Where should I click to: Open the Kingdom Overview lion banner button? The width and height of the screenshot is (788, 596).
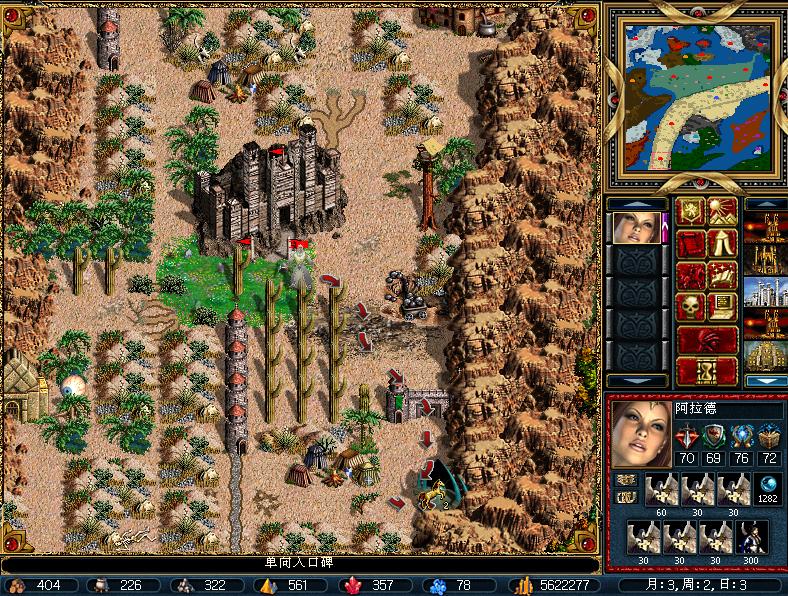click(692, 212)
